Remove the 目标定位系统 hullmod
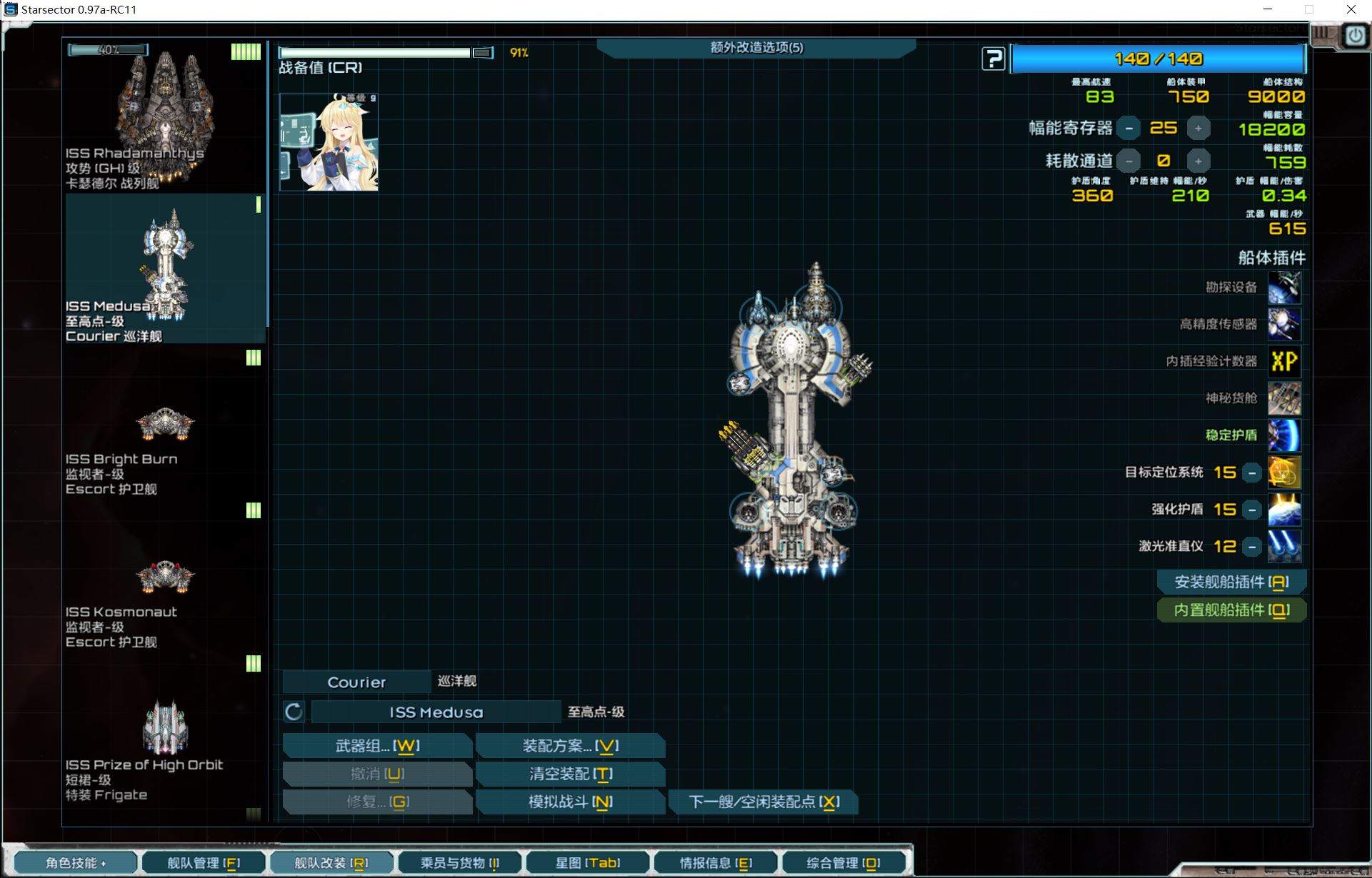Screen dimensions: 1372x878 [x=1252, y=473]
